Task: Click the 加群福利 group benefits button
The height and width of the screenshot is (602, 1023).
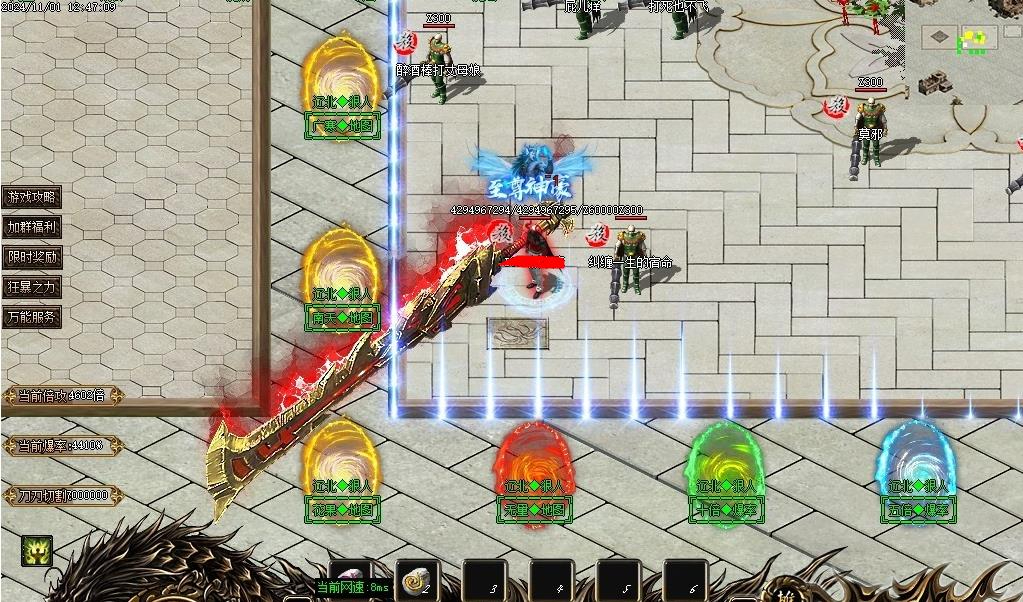Action: point(32,227)
